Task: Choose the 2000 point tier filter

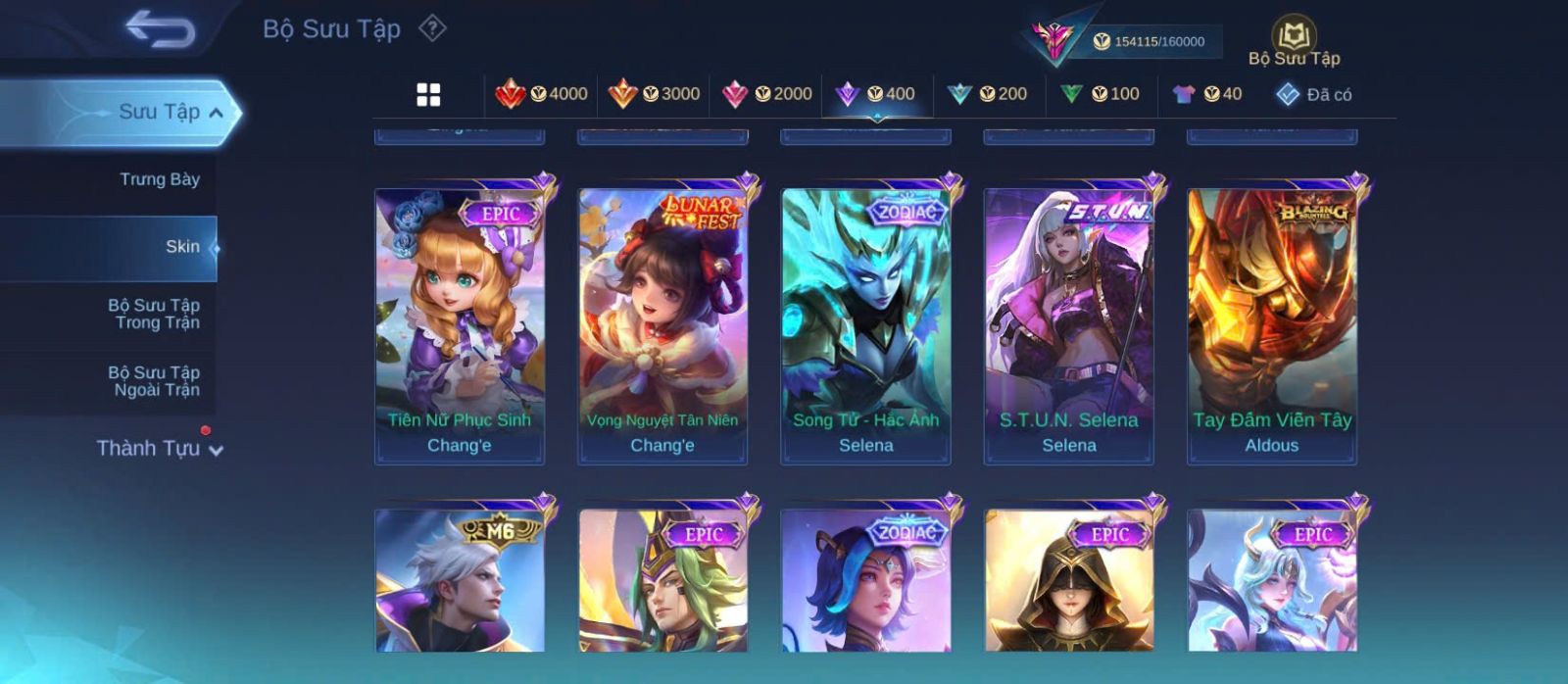Action: pos(767,94)
